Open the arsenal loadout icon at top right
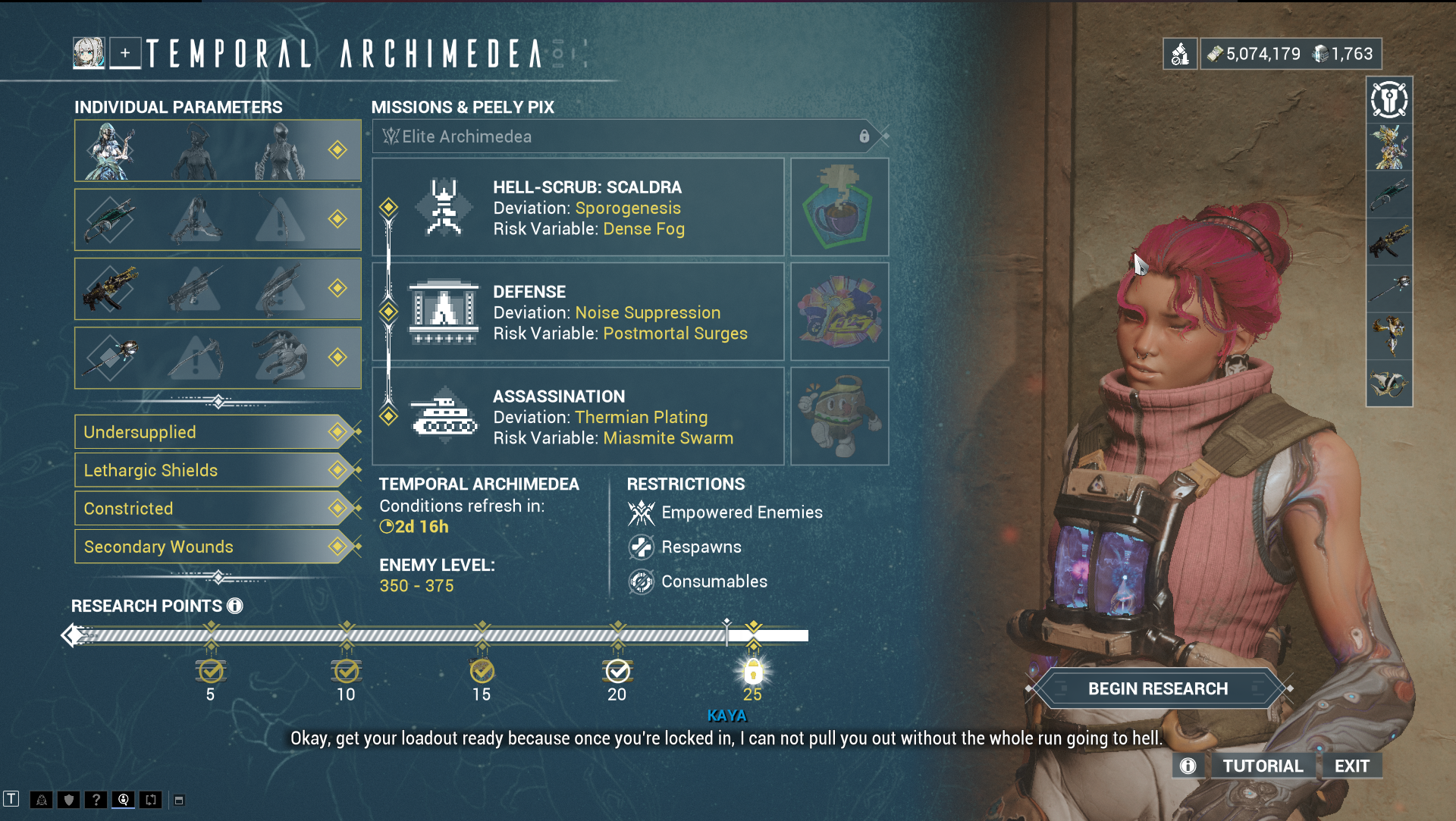The image size is (1456, 821). click(1389, 100)
